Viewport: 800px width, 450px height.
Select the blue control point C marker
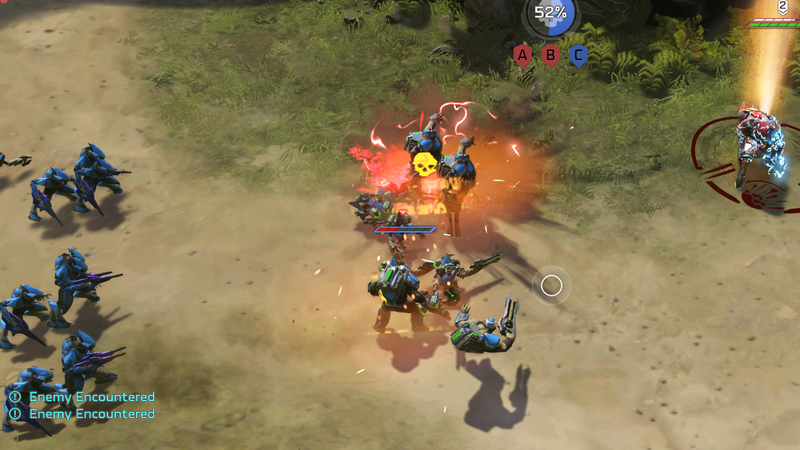(578, 55)
